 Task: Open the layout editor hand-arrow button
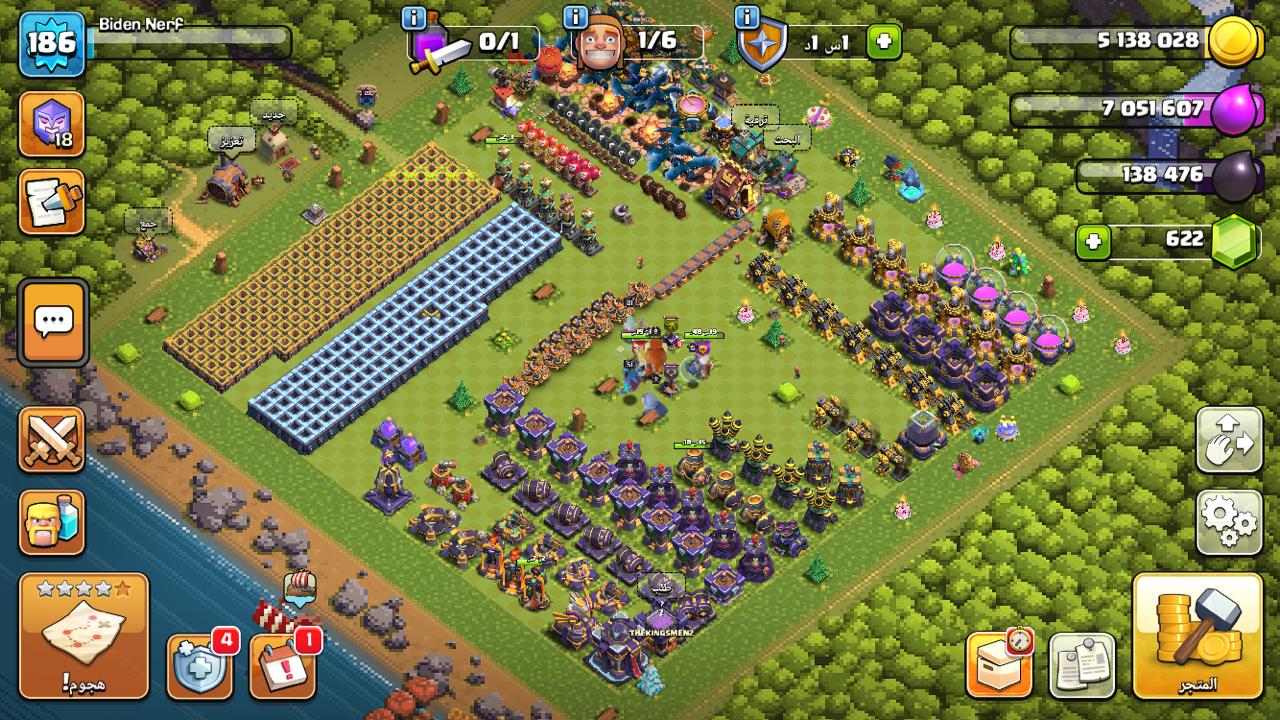1229,439
